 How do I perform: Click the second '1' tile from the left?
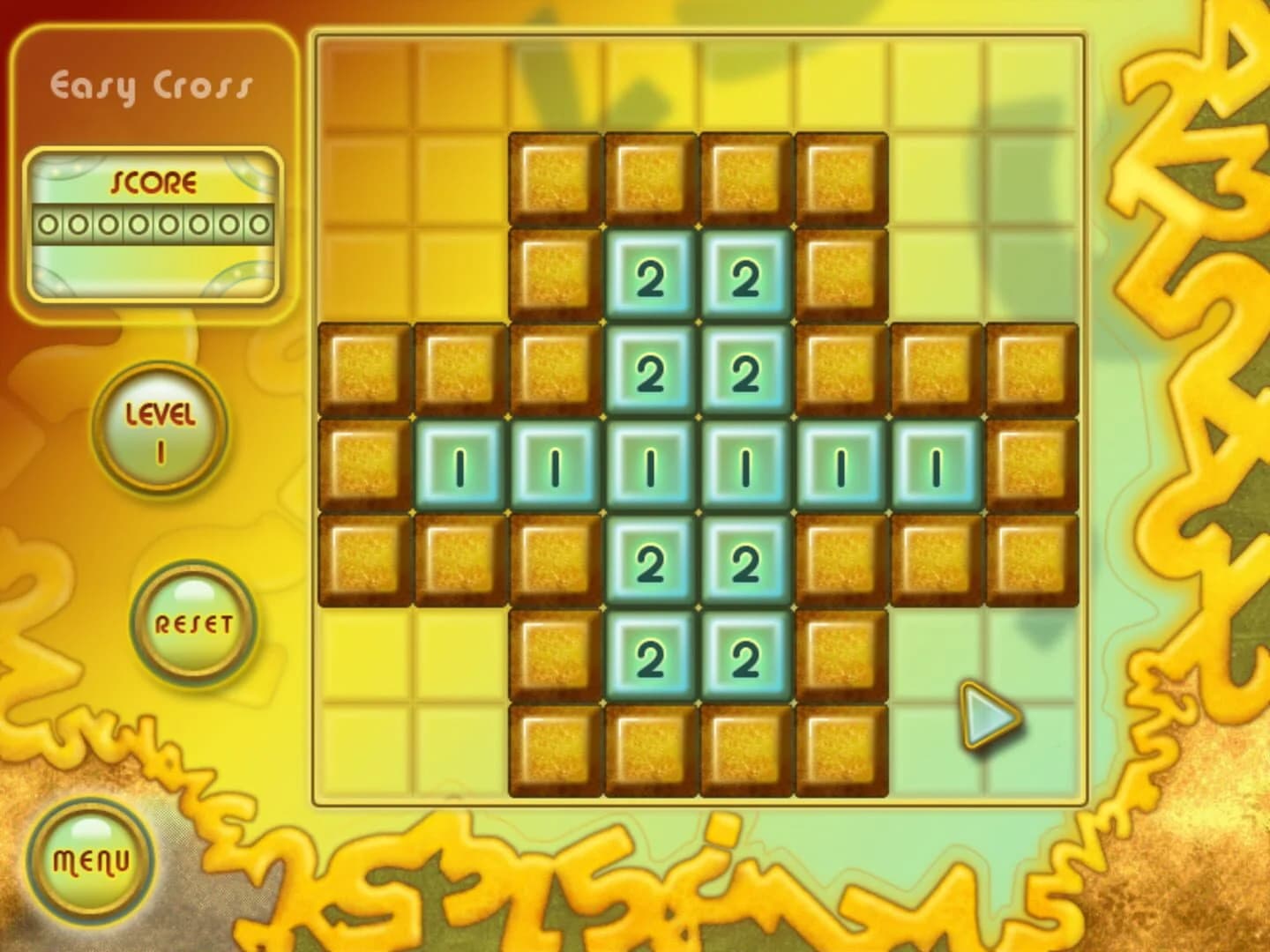point(554,460)
